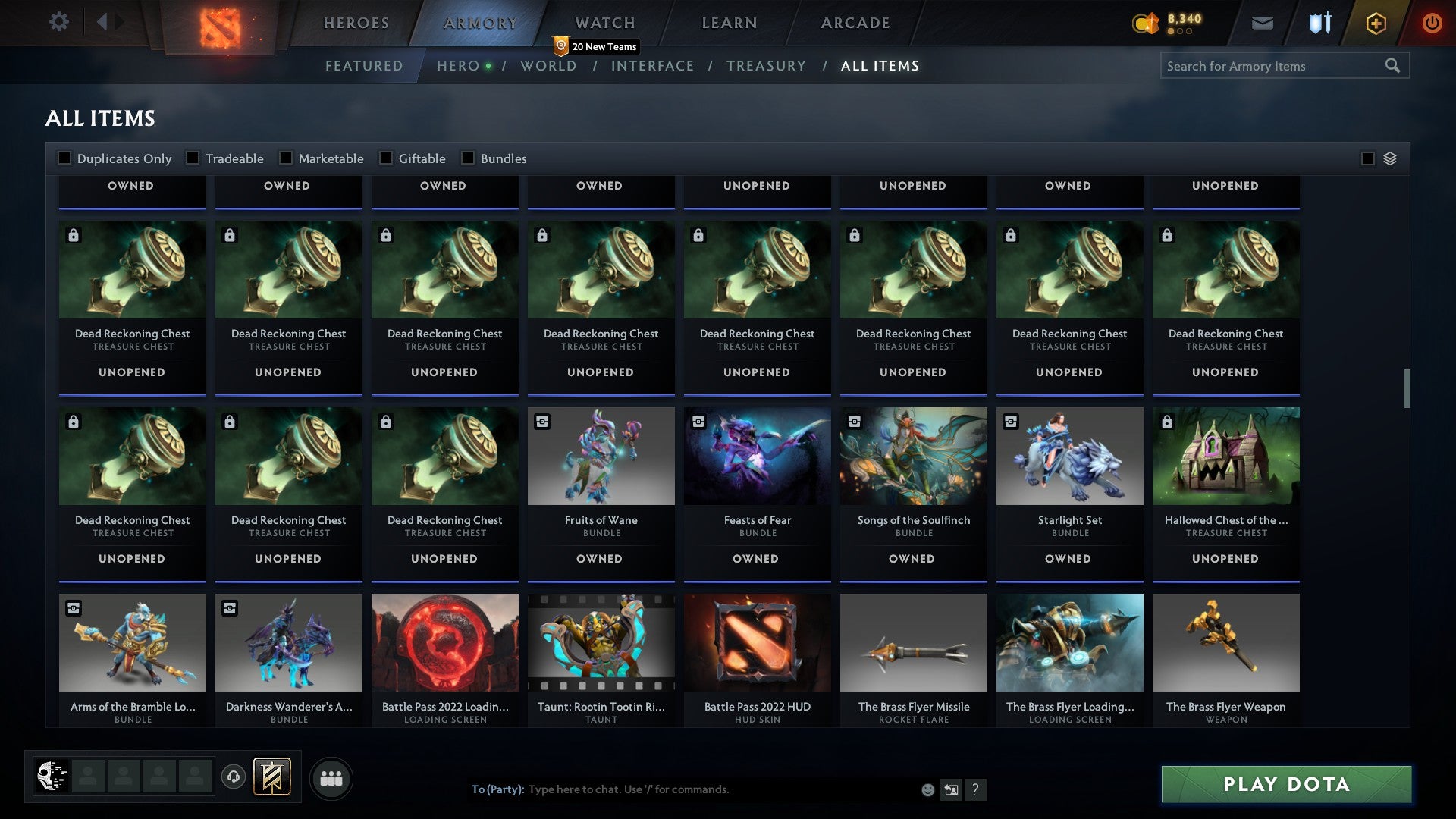Enable the Duplicates Only checkbox
The height and width of the screenshot is (819, 1456).
[x=64, y=158]
